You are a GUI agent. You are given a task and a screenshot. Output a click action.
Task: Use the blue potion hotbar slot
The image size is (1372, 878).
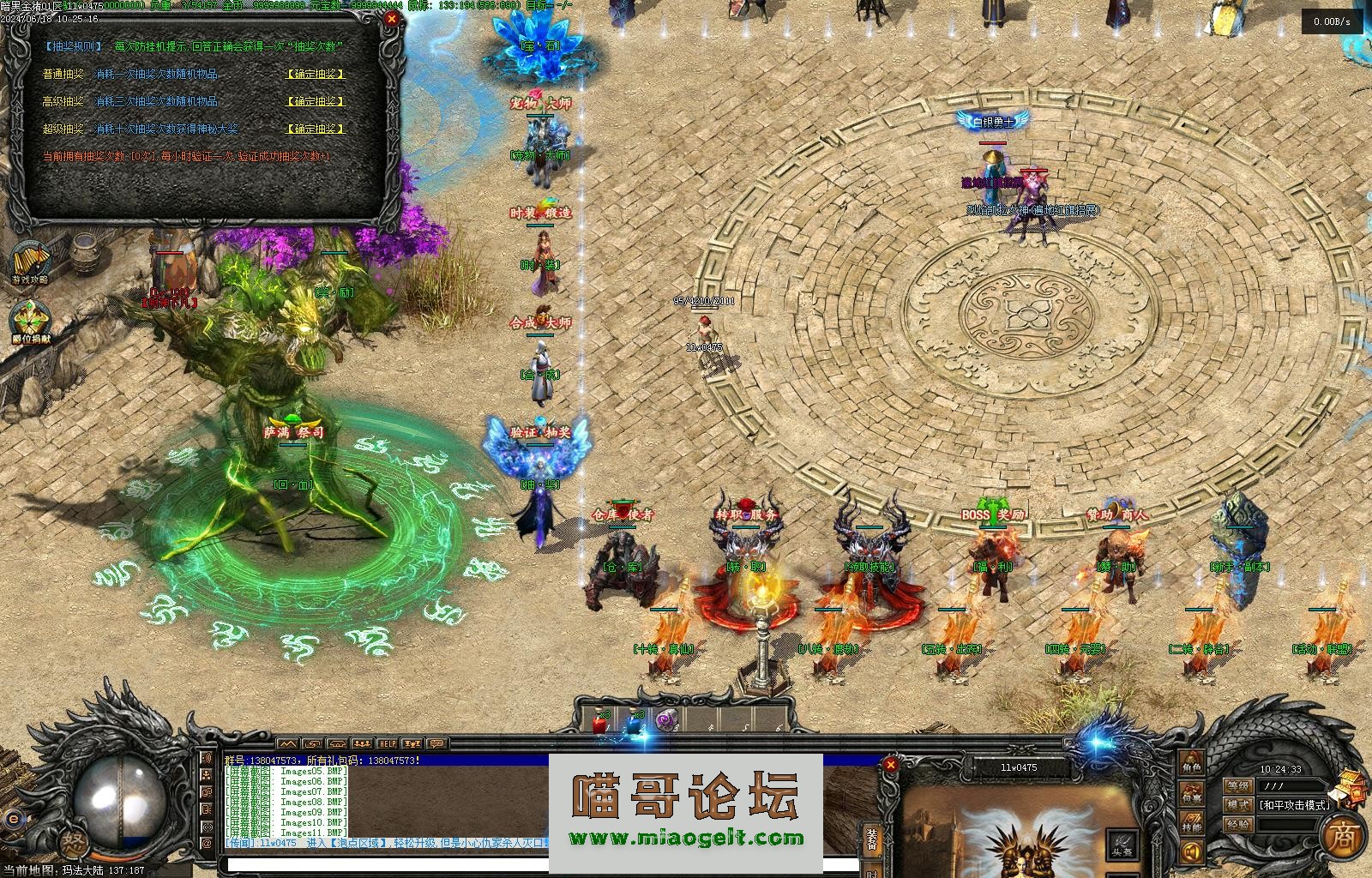coord(635,723)
